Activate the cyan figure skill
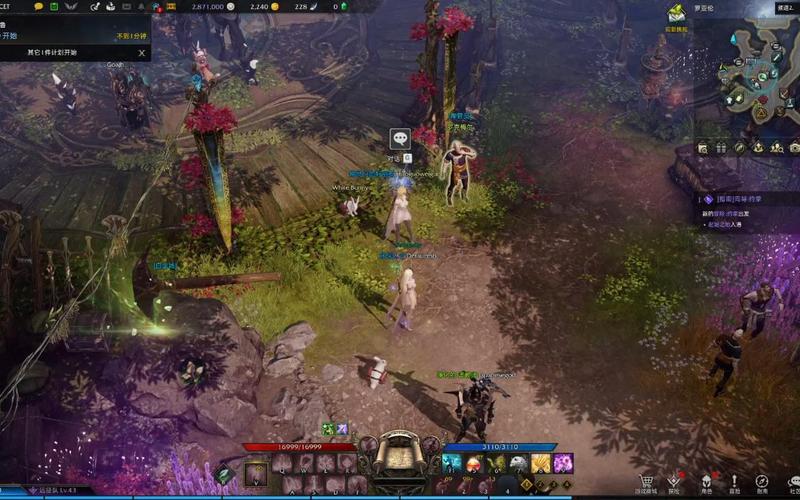This screenshot has width=800, height=500. click(452, 463)
